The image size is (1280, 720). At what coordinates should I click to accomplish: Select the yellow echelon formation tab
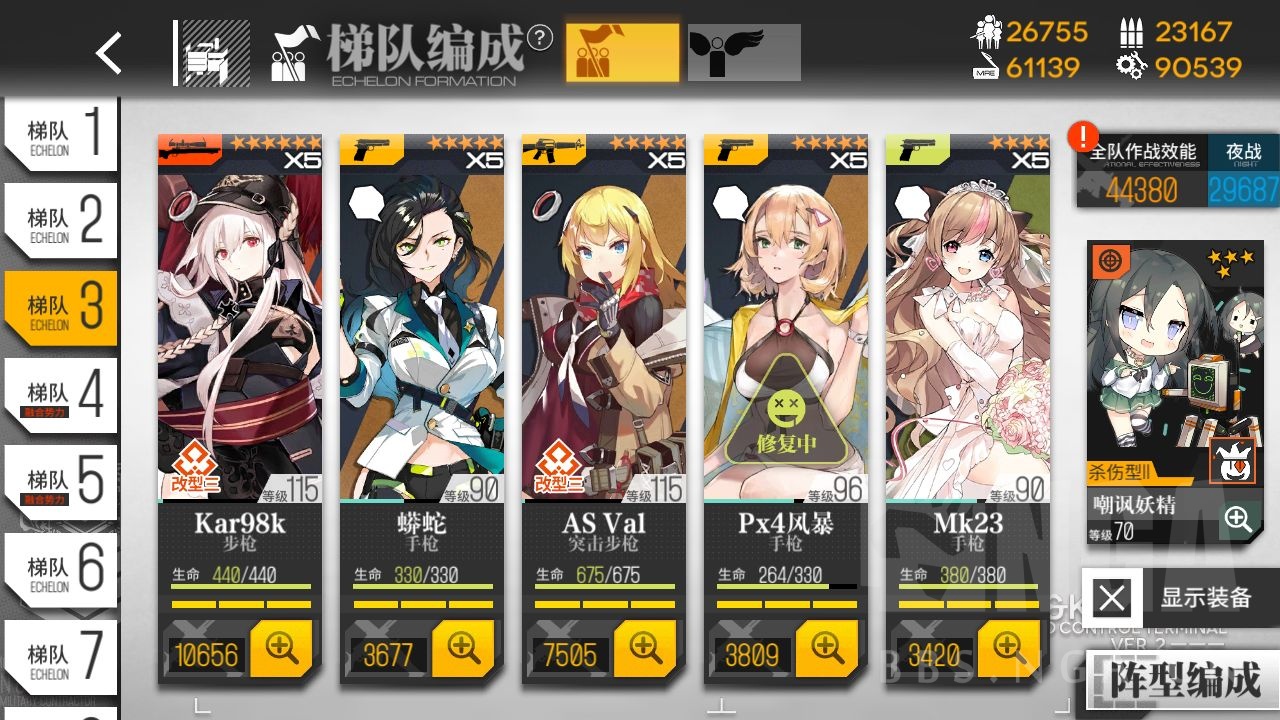622,53
